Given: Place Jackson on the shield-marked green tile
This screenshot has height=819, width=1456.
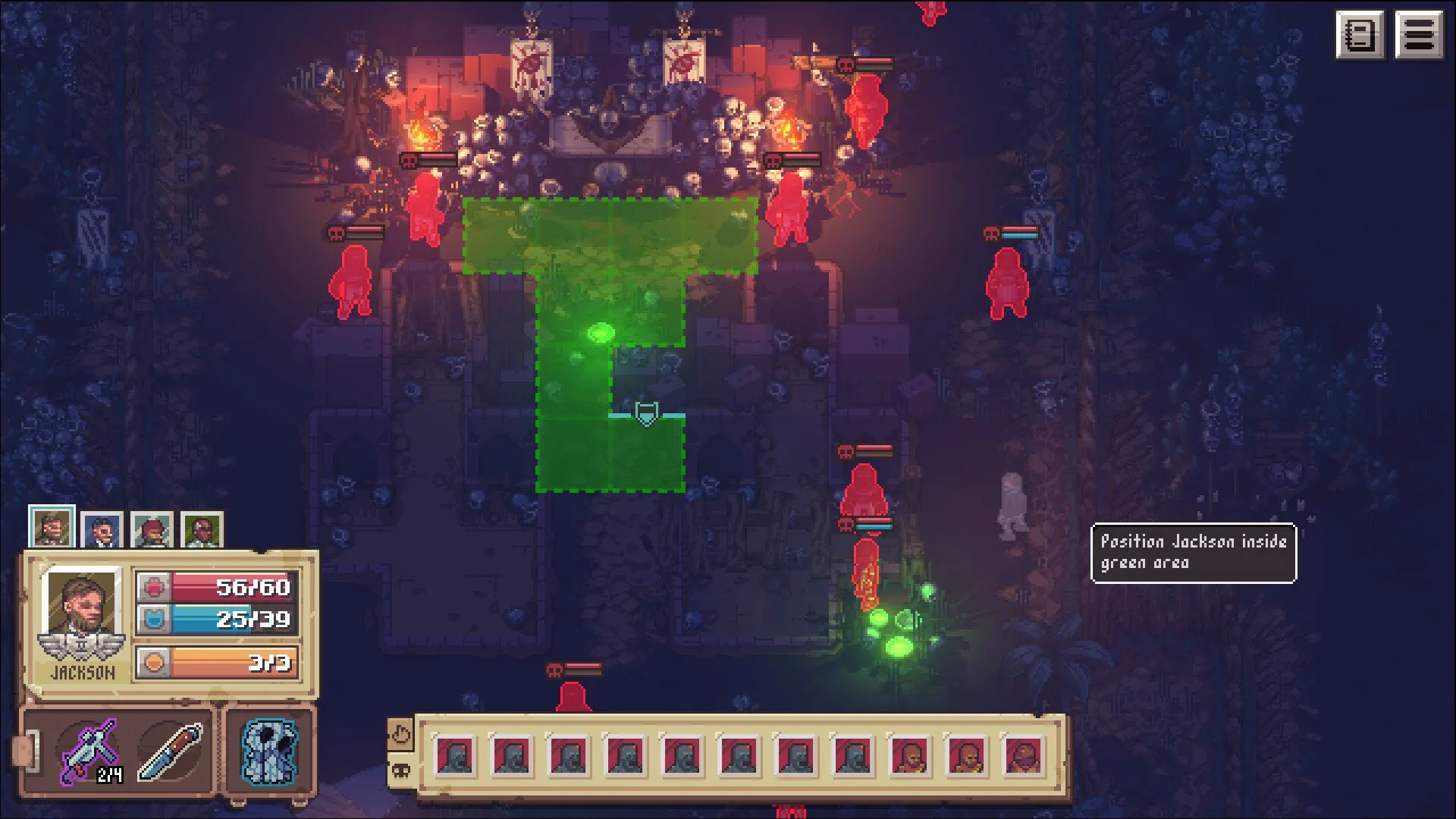Looking at the screenshot, I should (x=646, y=414).
